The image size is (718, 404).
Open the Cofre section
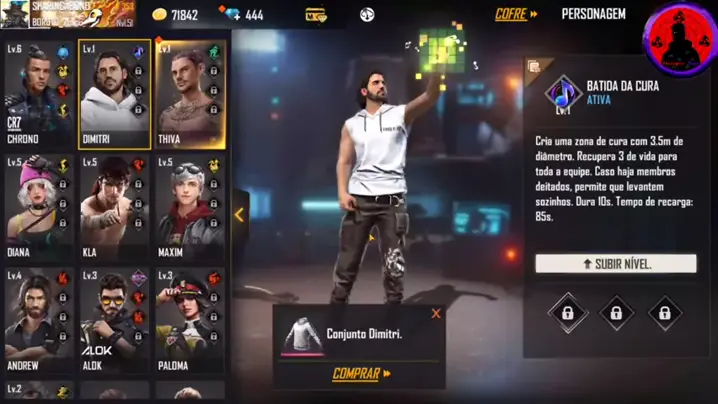[x=516, y=14]
